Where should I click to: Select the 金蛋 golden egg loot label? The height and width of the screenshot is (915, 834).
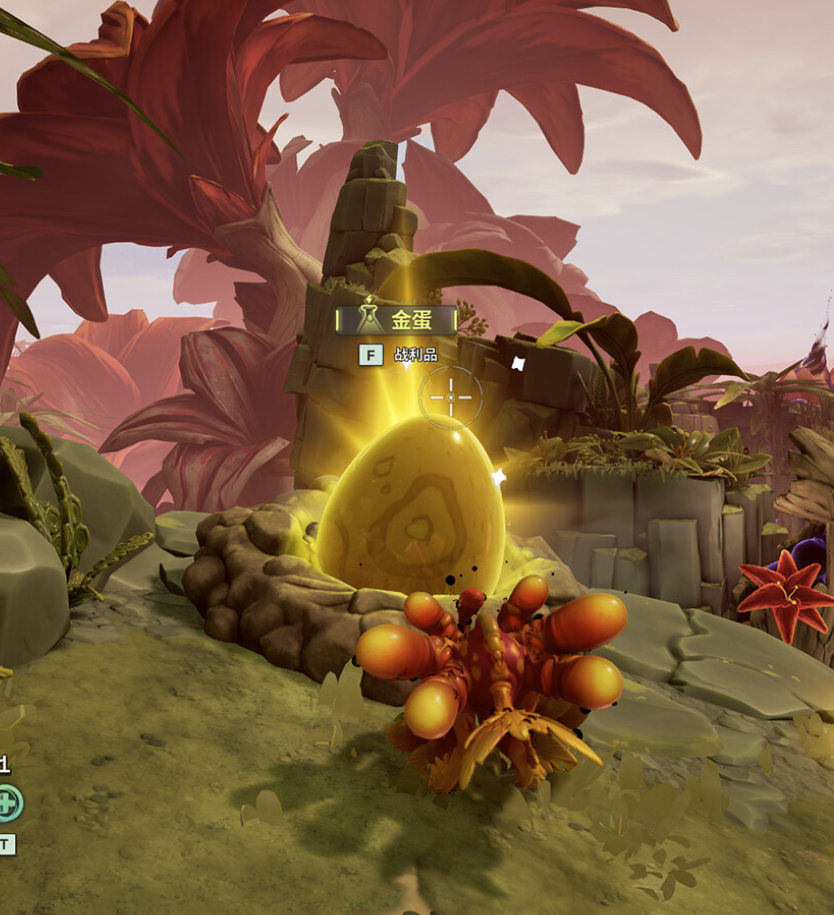click(397, 320)
